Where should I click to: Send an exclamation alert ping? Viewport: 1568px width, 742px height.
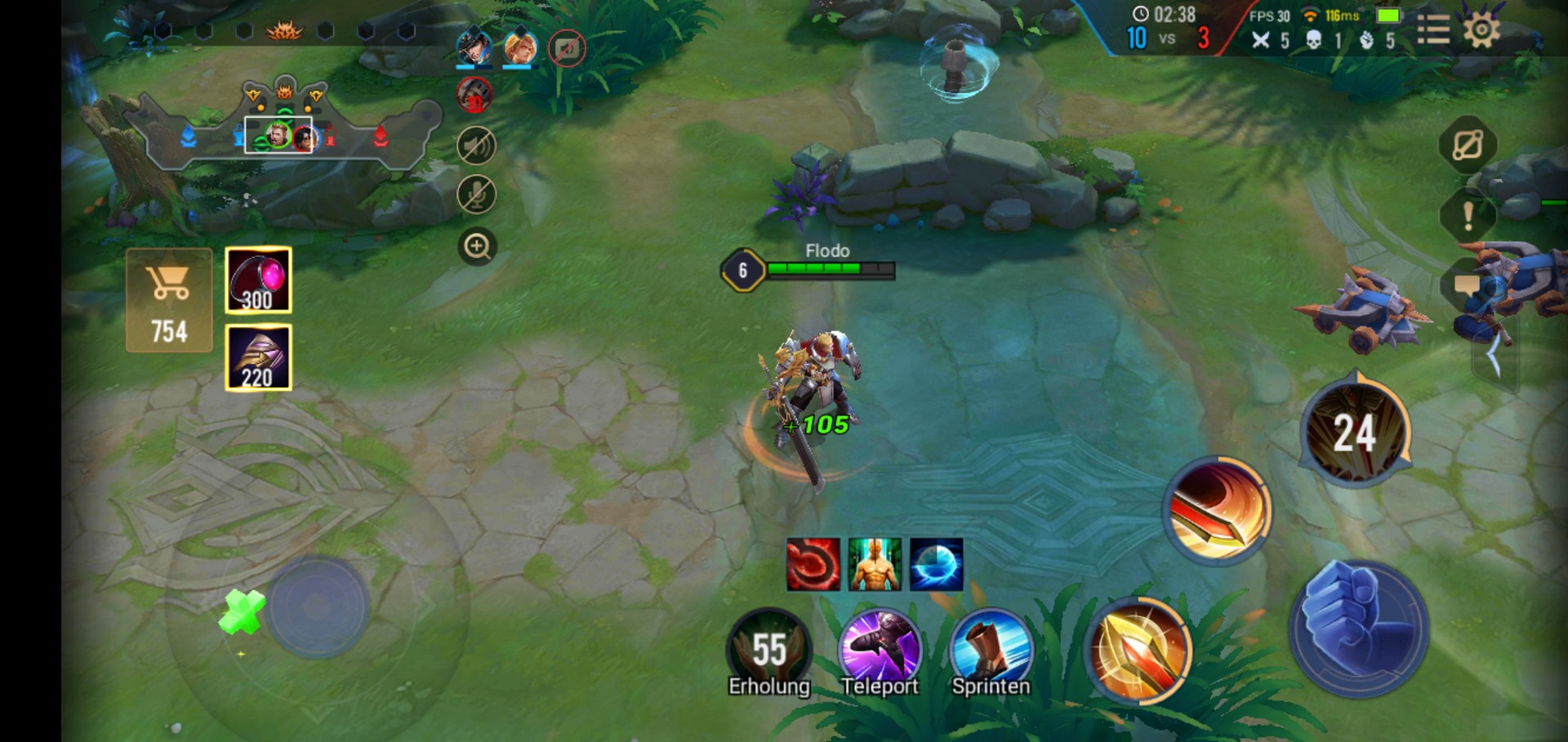1468,216
